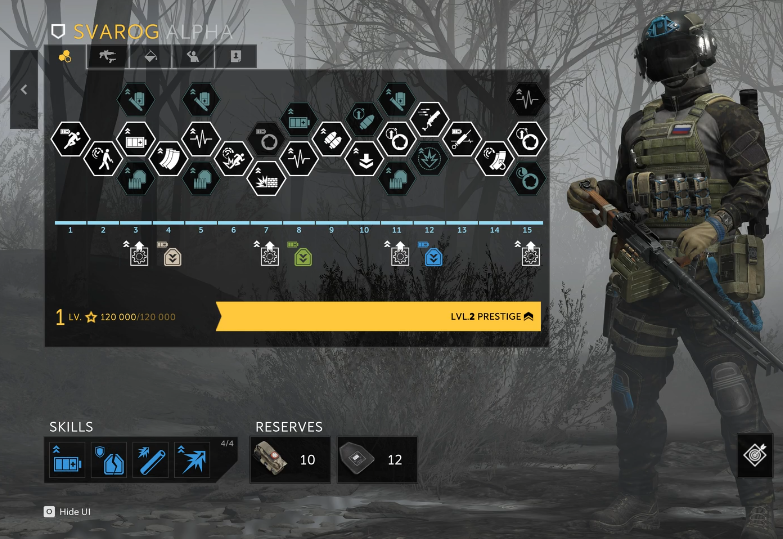Go back using the left arrow panel
This screenshot has width=783, height=539.
24,89
